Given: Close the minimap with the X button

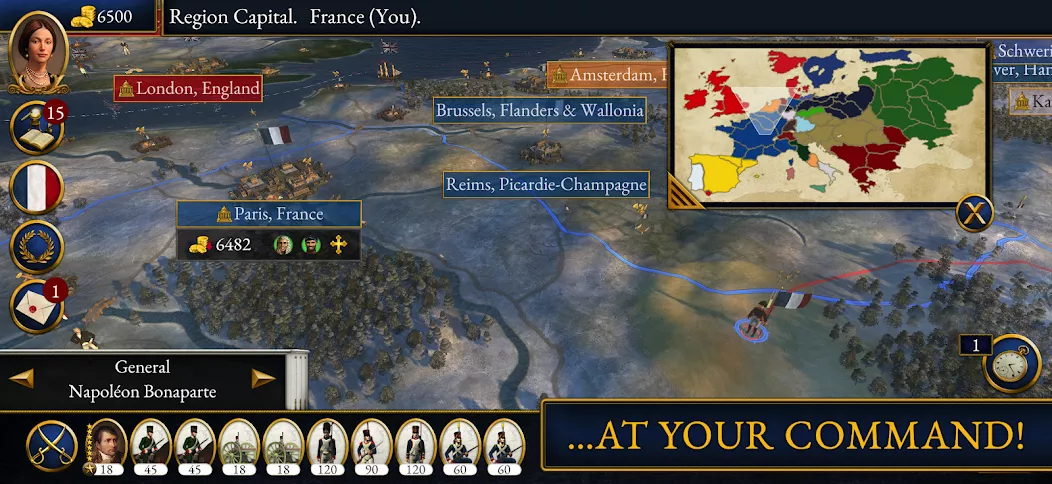Looking at the screenshot, I should 974,213.
